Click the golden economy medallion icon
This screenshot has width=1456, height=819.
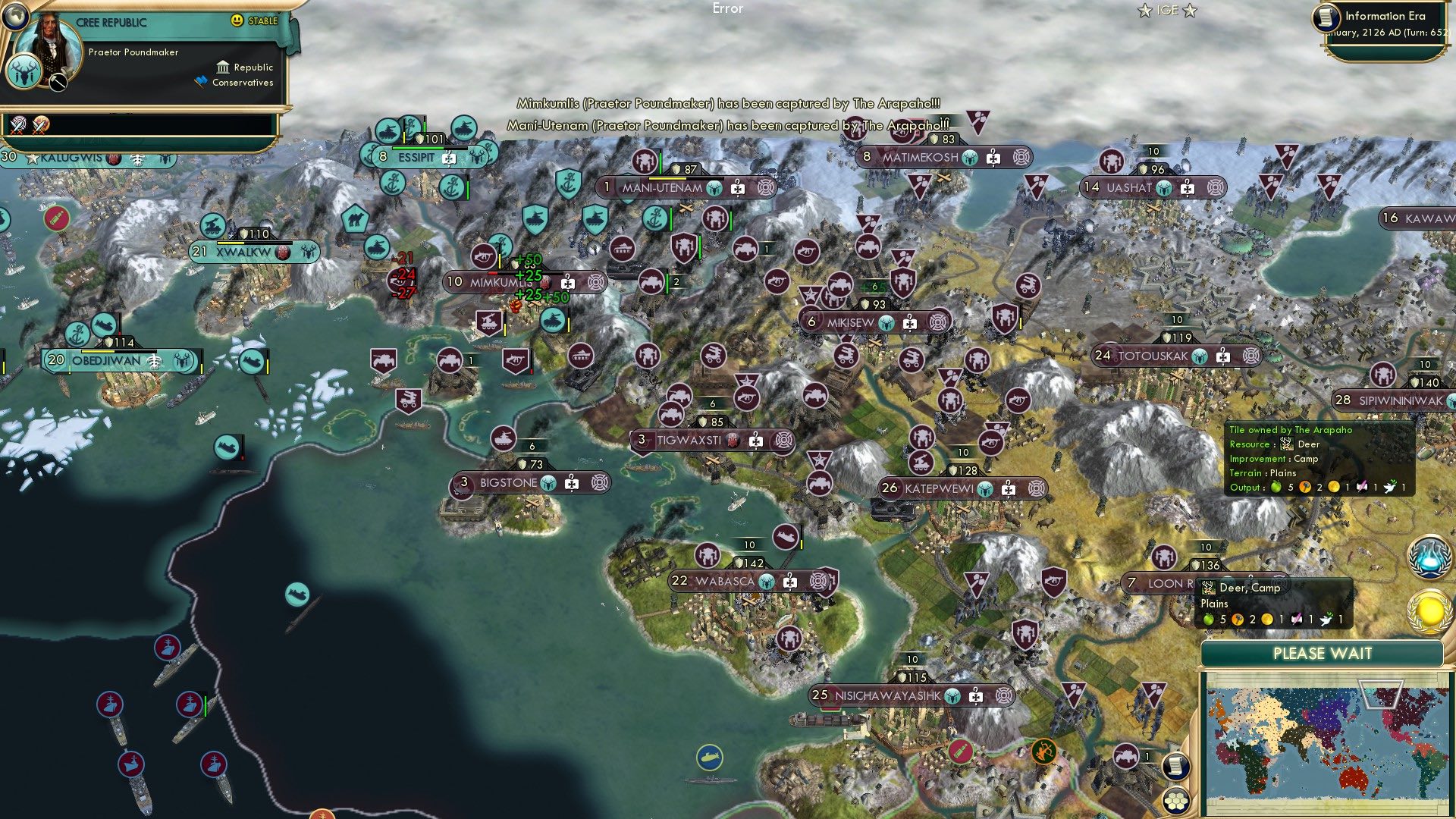coord(1430,607)
